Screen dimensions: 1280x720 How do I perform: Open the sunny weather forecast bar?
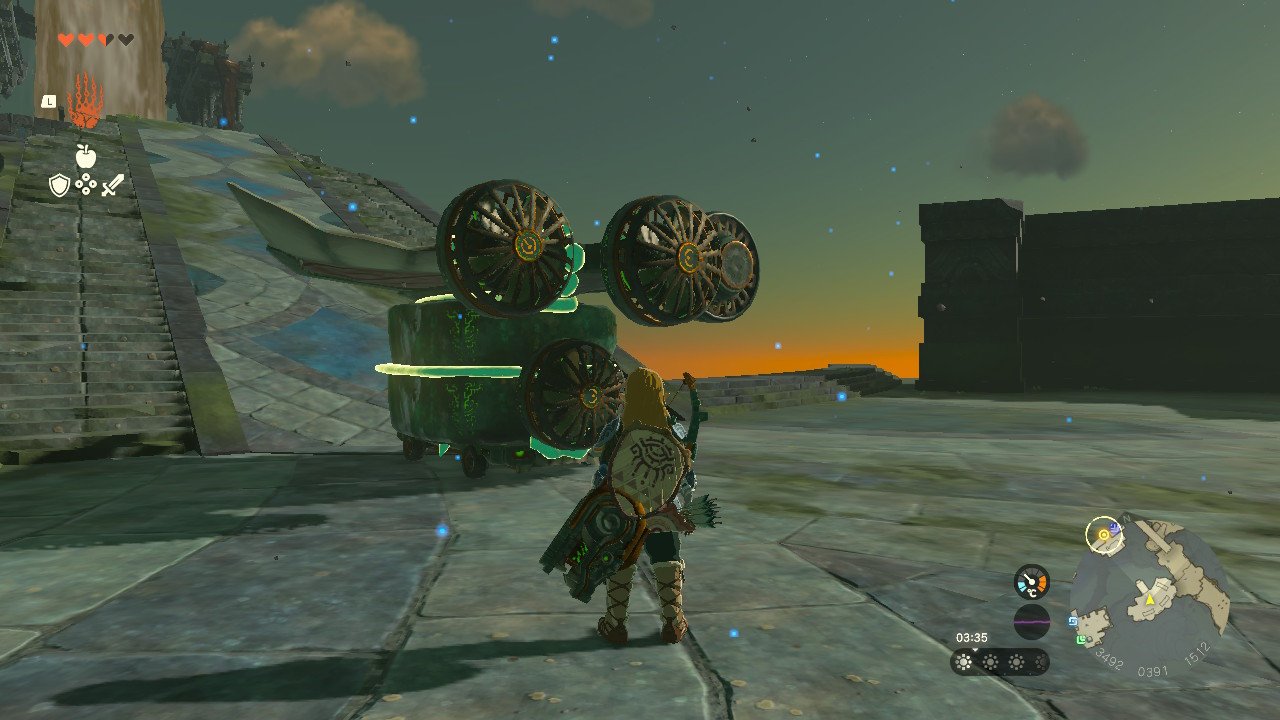[1000, 661]
